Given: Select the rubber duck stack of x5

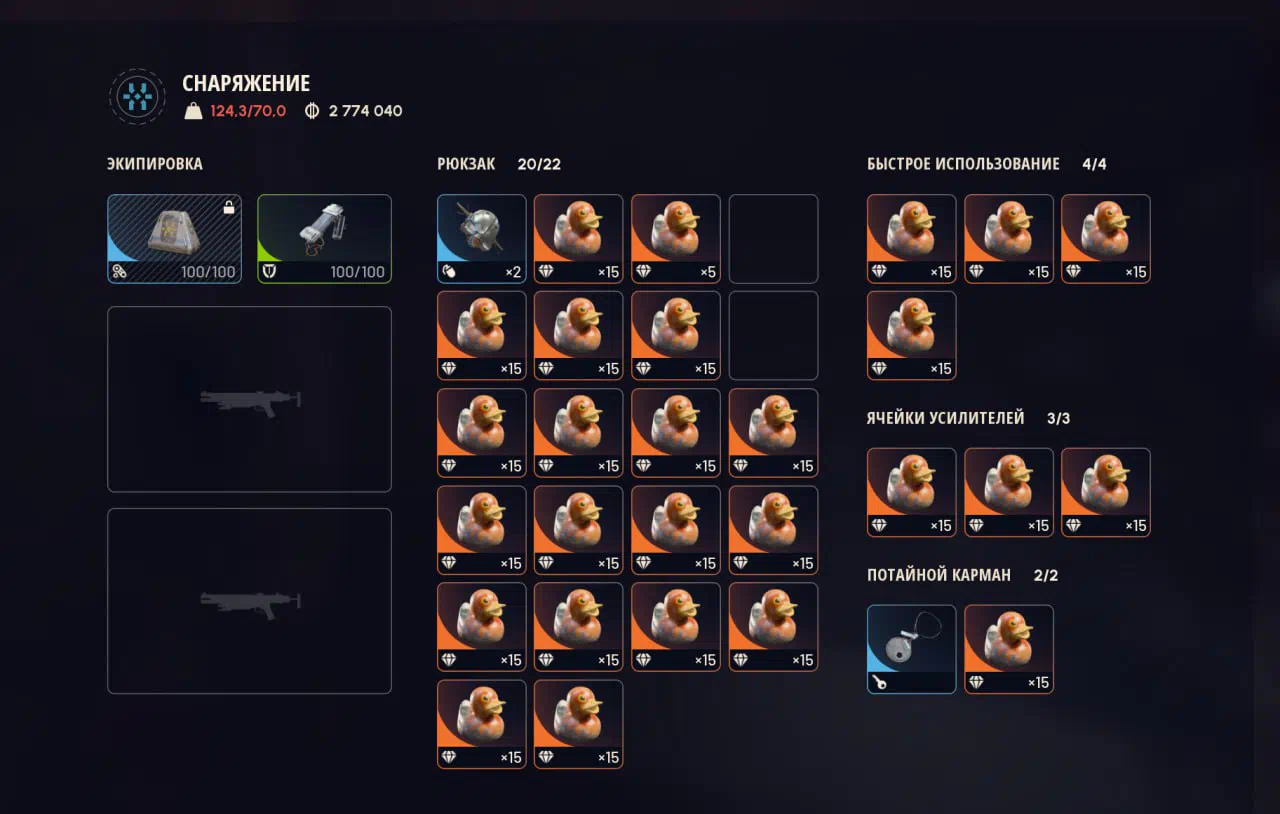Looking at the screenshot, I should tap(675, 238).
